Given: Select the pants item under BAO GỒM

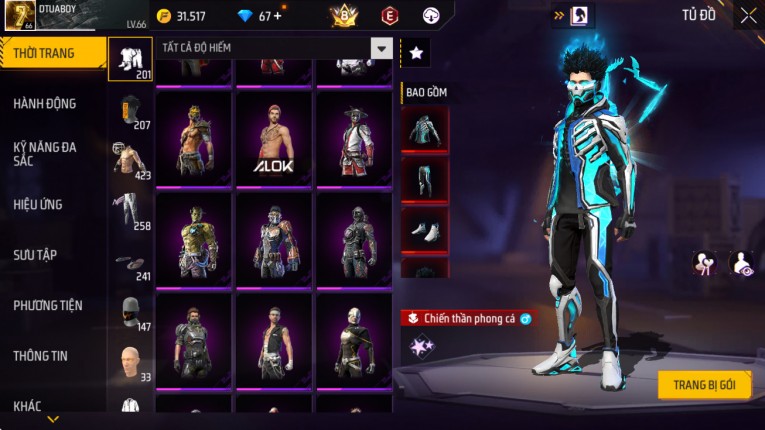Looking at the screenshot, I should [424, 180].
